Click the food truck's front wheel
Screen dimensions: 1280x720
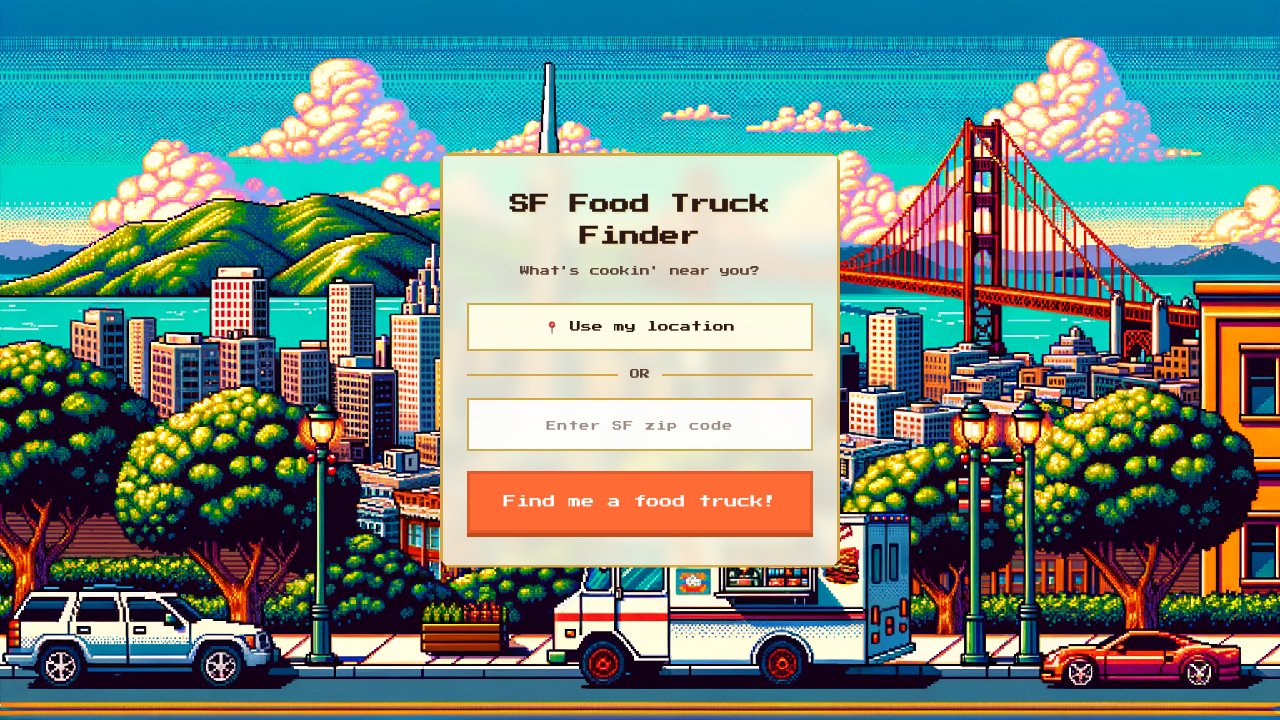point(602,663)
